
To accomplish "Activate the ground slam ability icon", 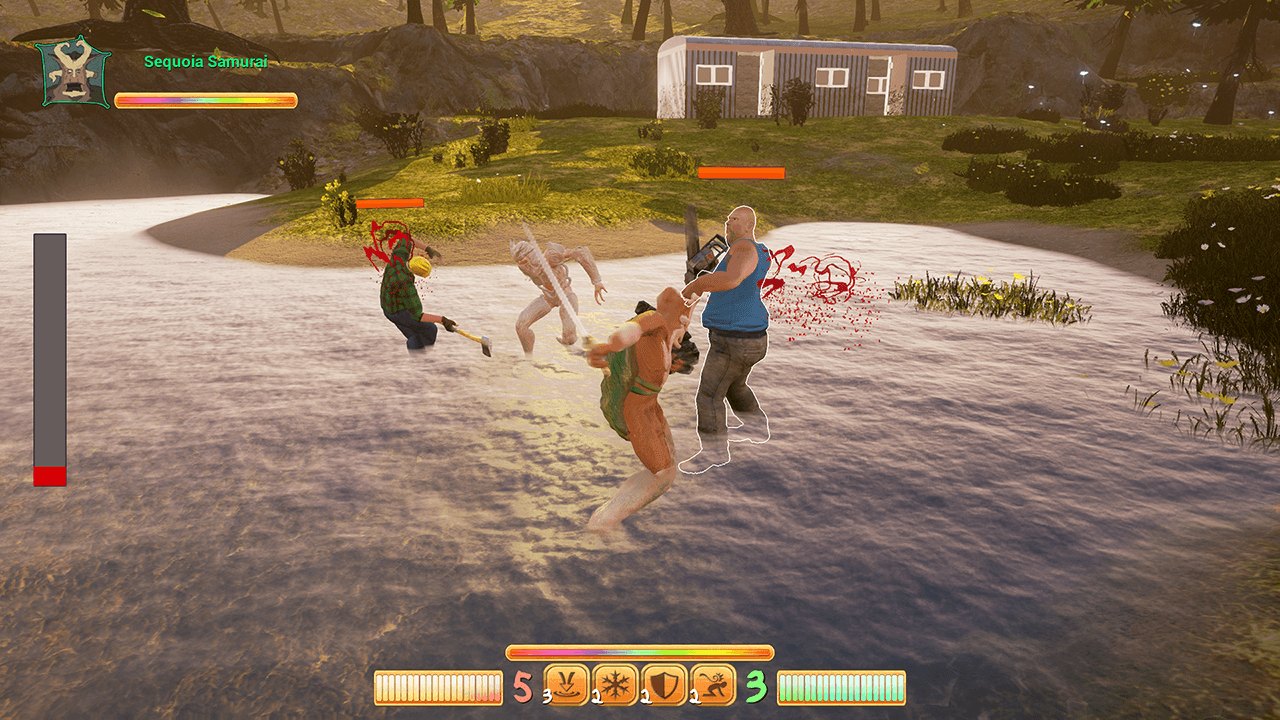I will (567, 685).
